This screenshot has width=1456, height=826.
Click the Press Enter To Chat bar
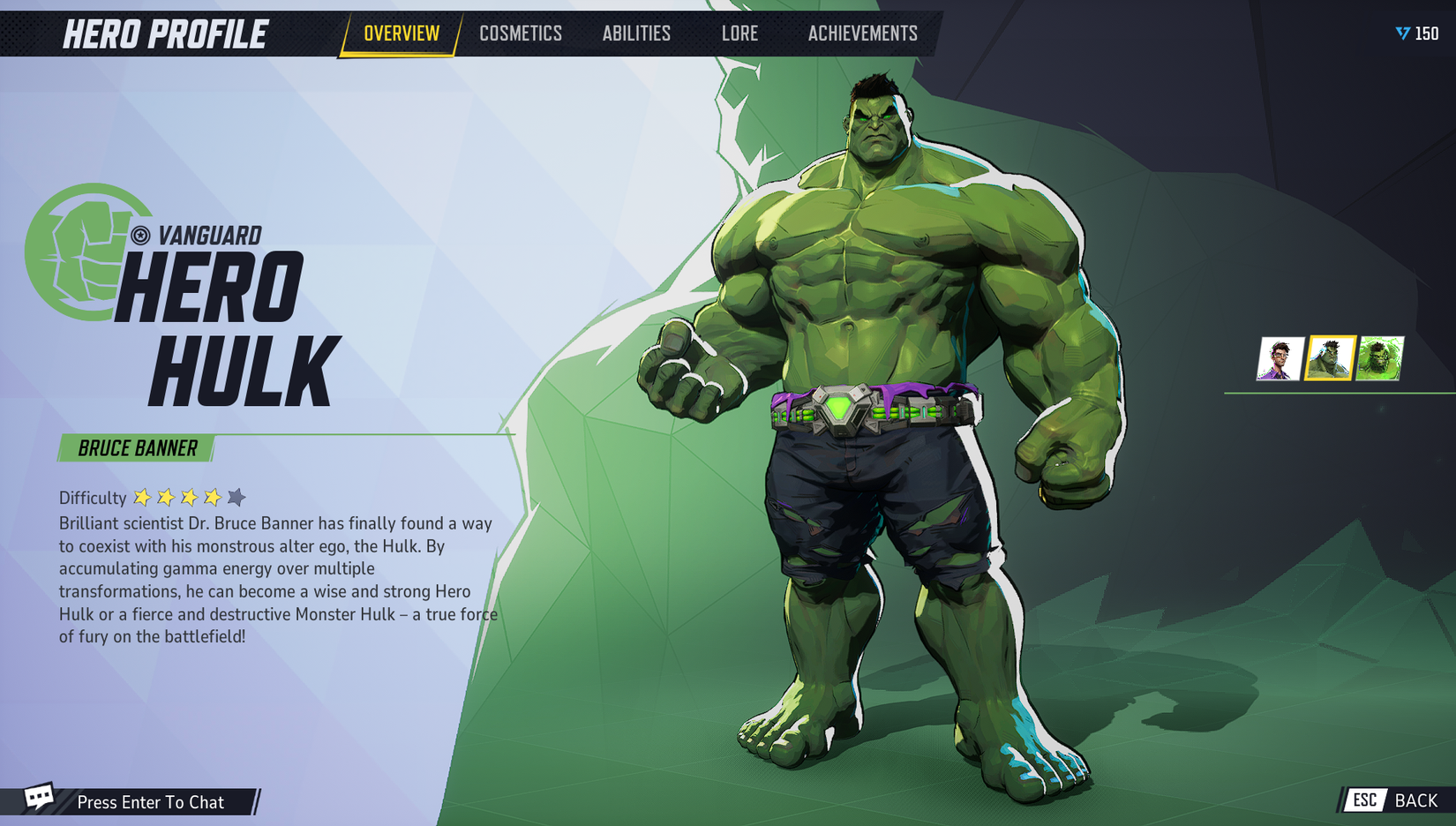(151, 802)
